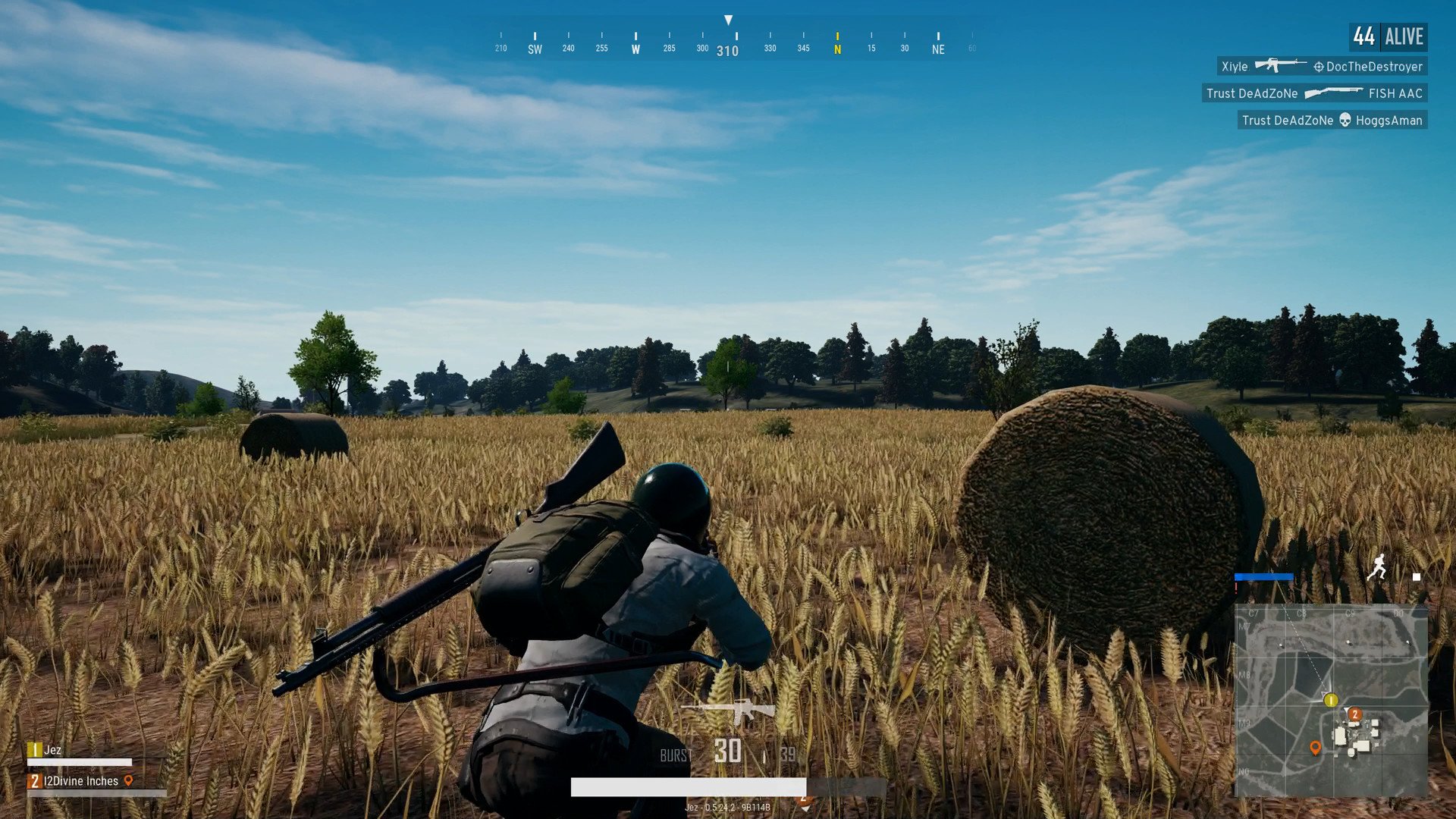The image size is (1456, 819).
Task: Select the Xiyle kill feed entry
Action: pos(1322,67)
